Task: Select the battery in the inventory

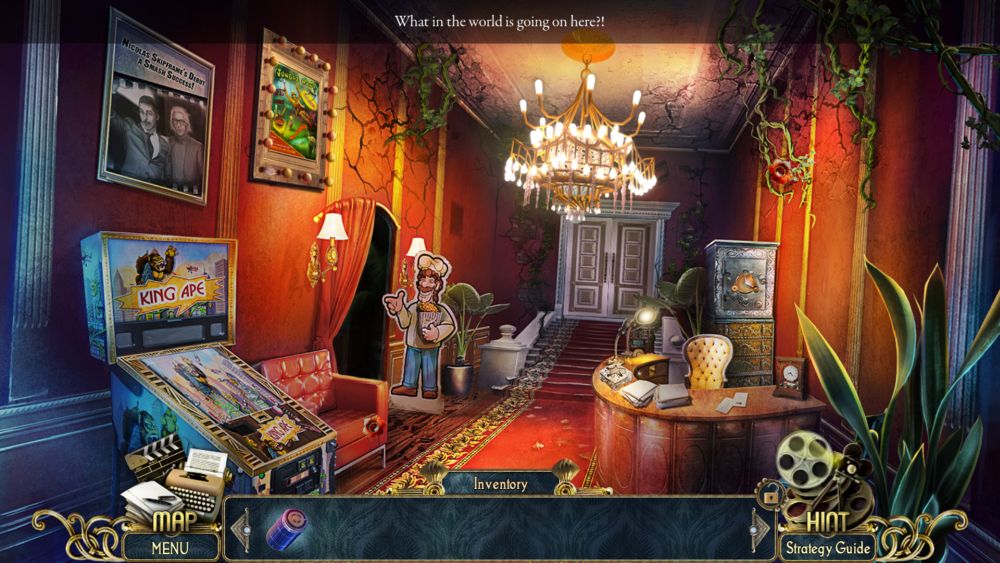Action: tap(287, 528)
